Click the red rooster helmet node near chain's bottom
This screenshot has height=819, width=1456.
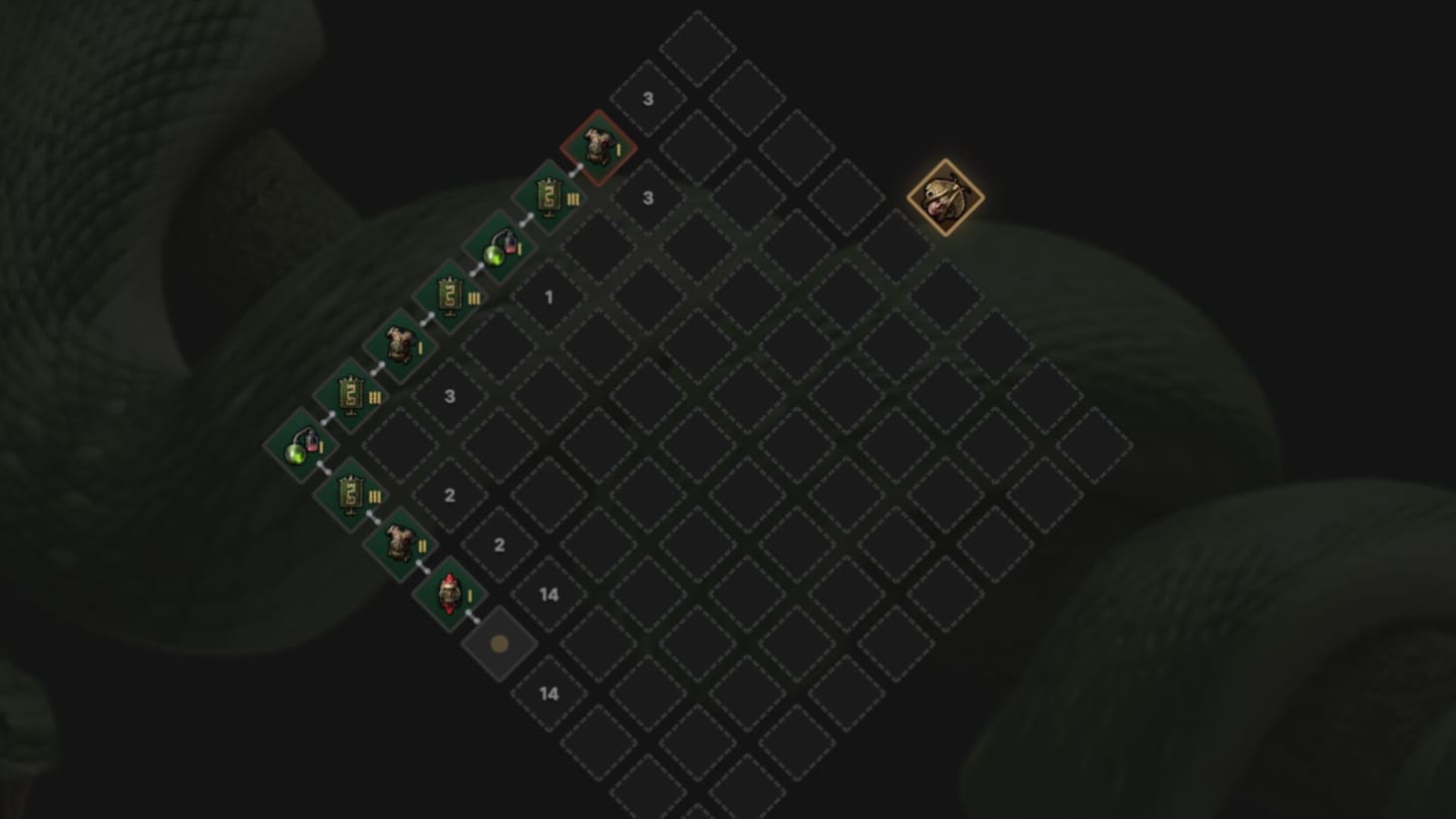tap(449, 594)
